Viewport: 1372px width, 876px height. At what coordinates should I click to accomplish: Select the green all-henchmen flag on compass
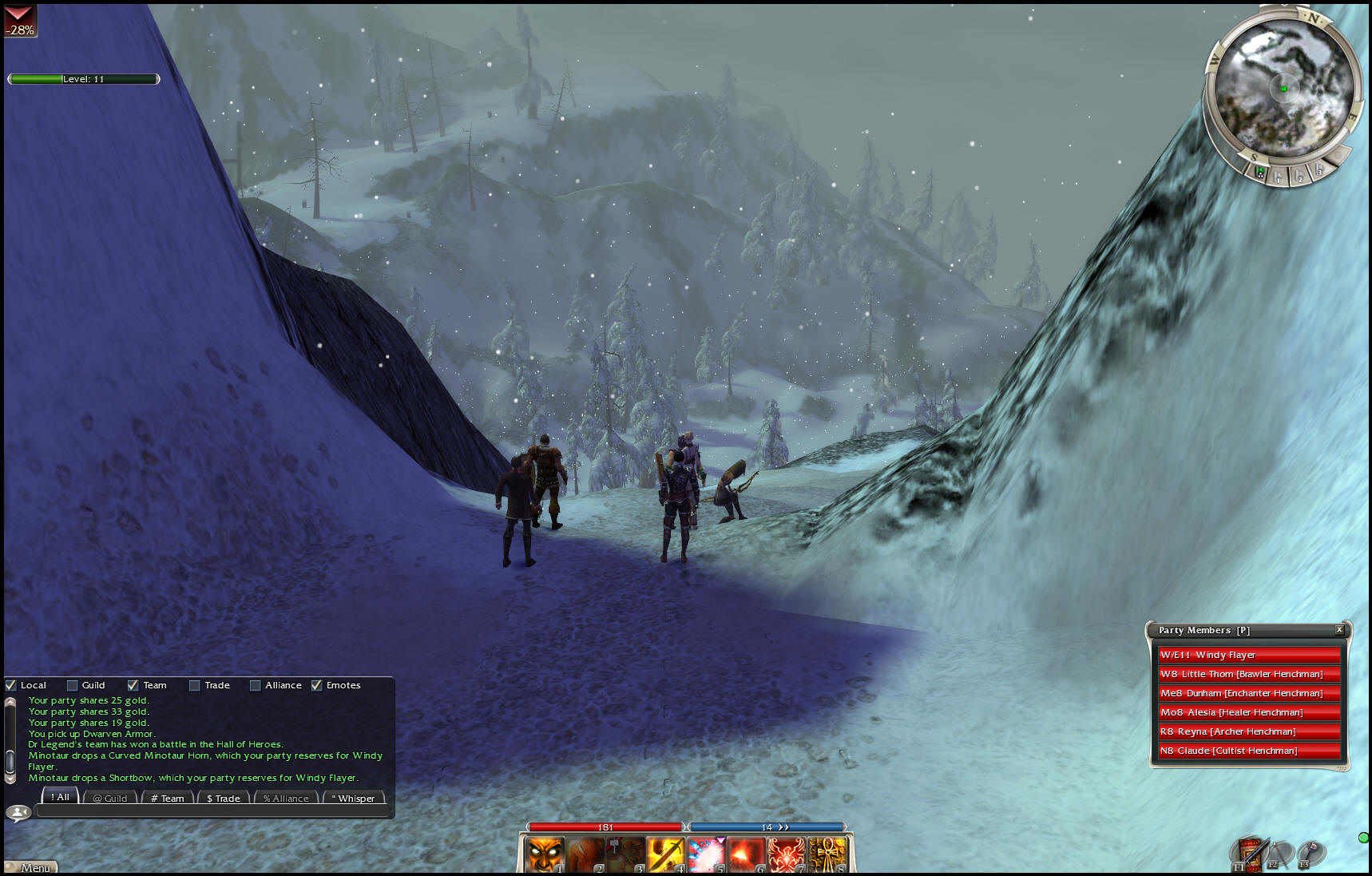(1260, 172)
